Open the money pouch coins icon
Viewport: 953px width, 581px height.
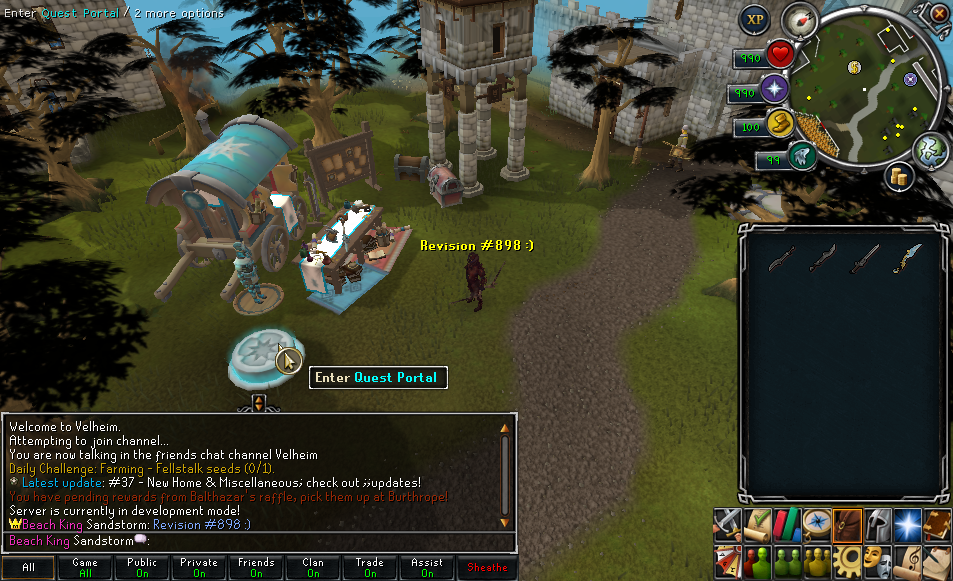(x=900, y=177)
